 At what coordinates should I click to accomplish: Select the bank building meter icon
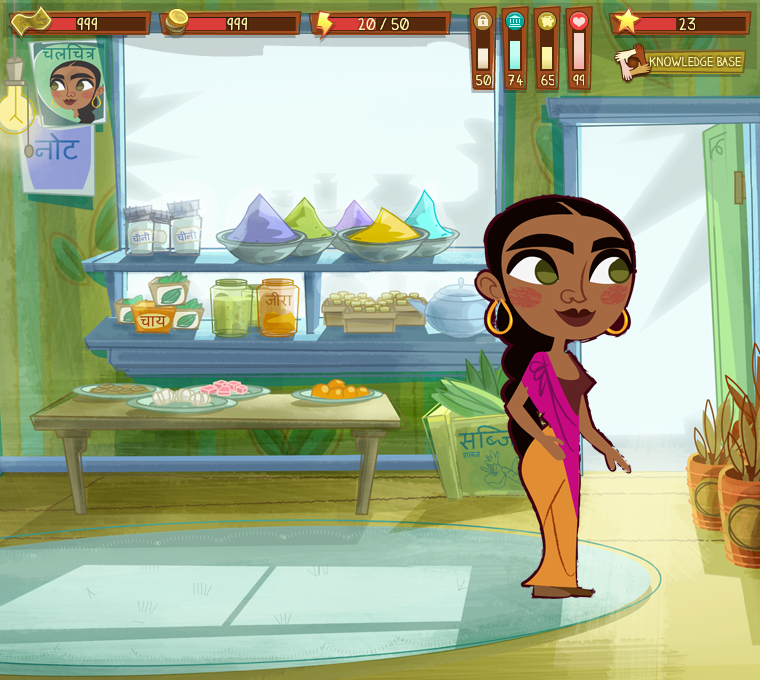515,21
